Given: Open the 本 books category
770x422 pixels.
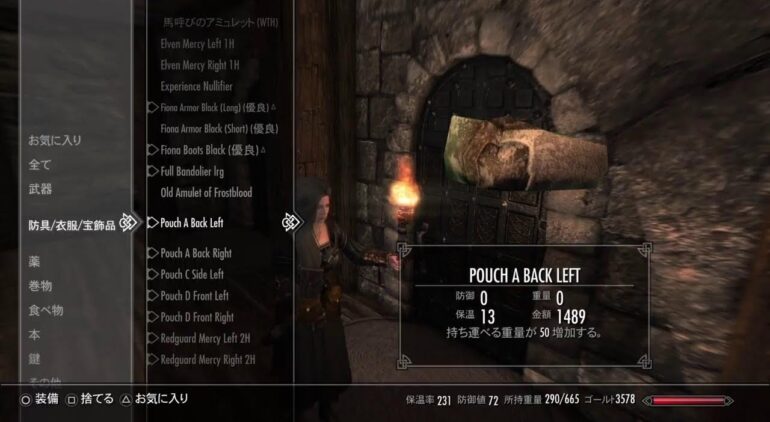Looking at the screenshot, I should (34, 334).
